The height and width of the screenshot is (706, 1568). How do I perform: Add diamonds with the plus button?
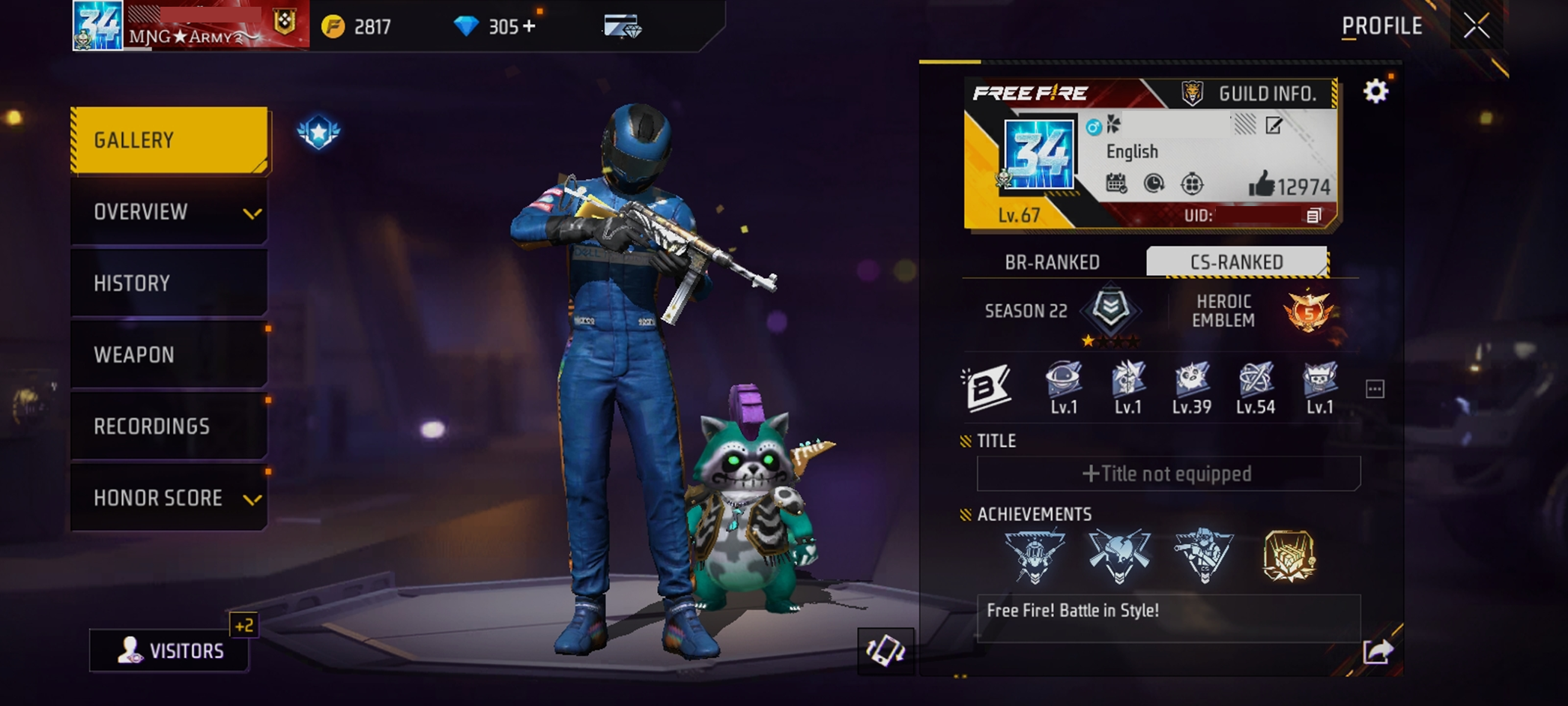click(530, 27)
